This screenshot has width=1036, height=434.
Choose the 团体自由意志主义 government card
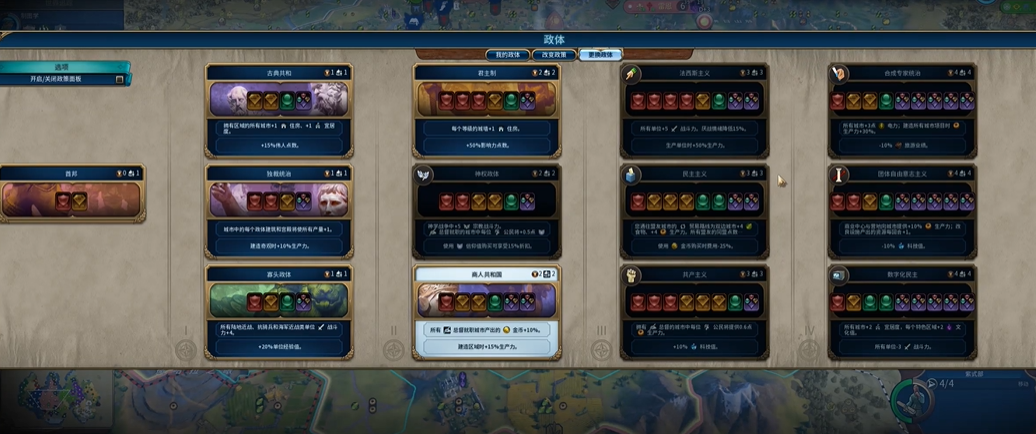click(x=902, y=210)
